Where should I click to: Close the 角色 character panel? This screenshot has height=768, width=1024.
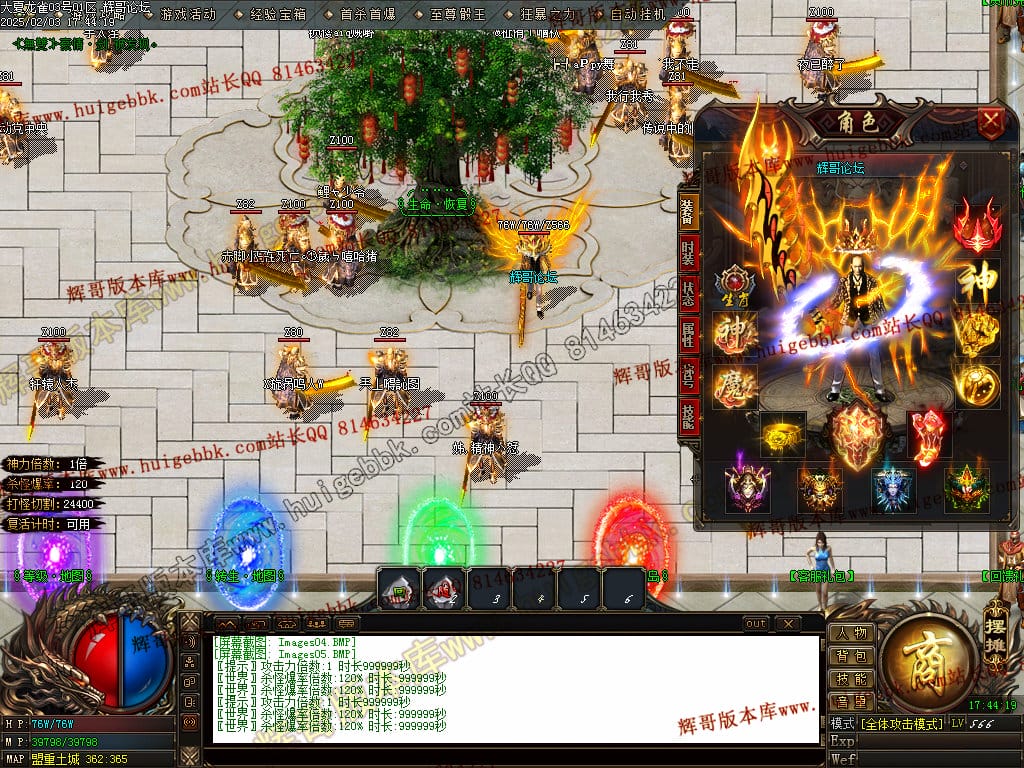(x=991, y=124)
